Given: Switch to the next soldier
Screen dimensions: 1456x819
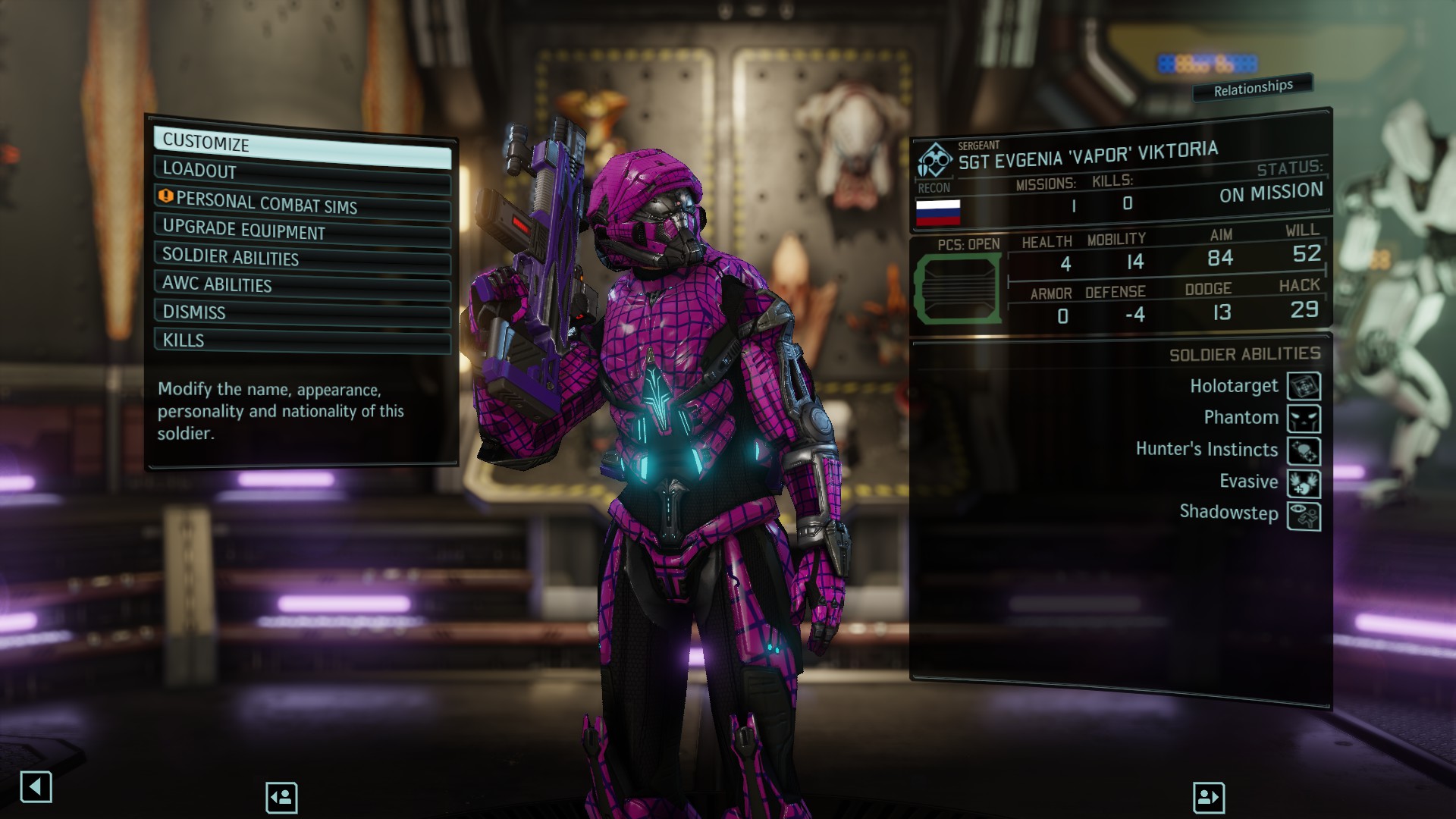Looking at the screenshot, I should [1208, 797].
